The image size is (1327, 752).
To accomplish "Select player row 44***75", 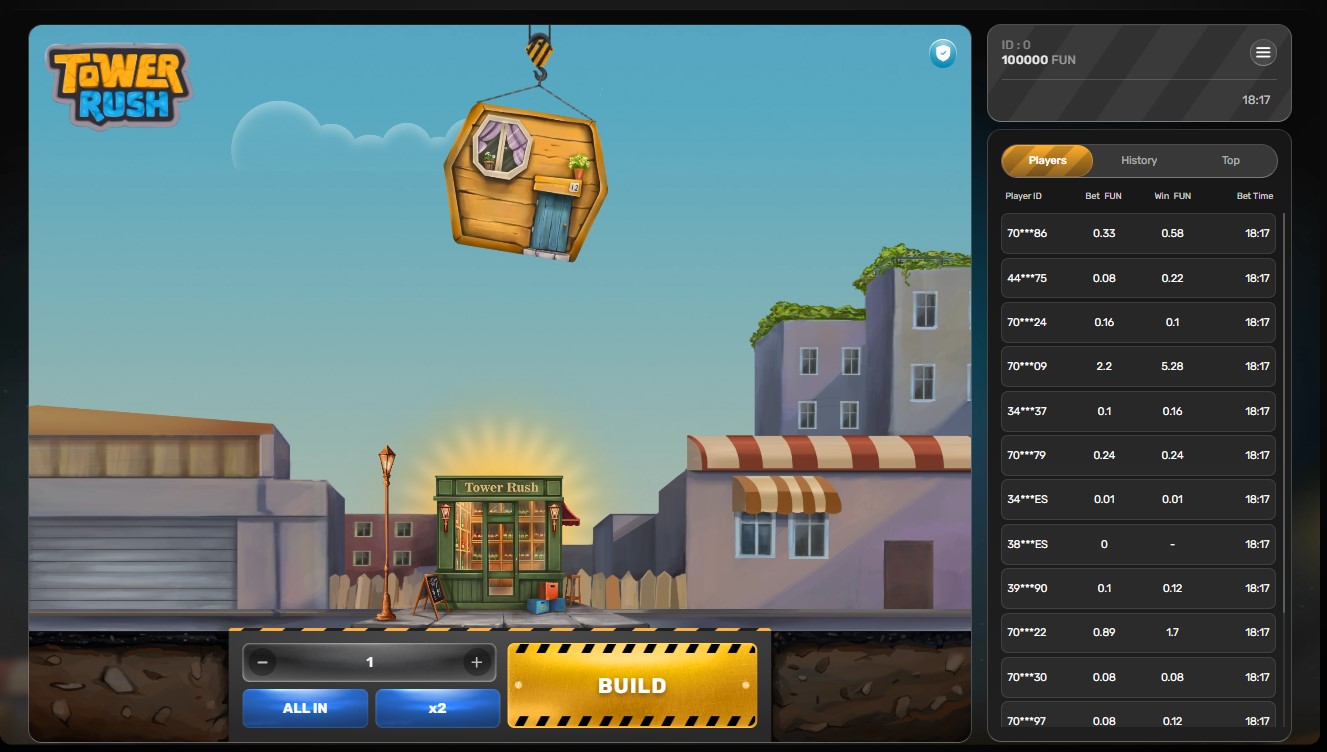I will coord(1138,278).
